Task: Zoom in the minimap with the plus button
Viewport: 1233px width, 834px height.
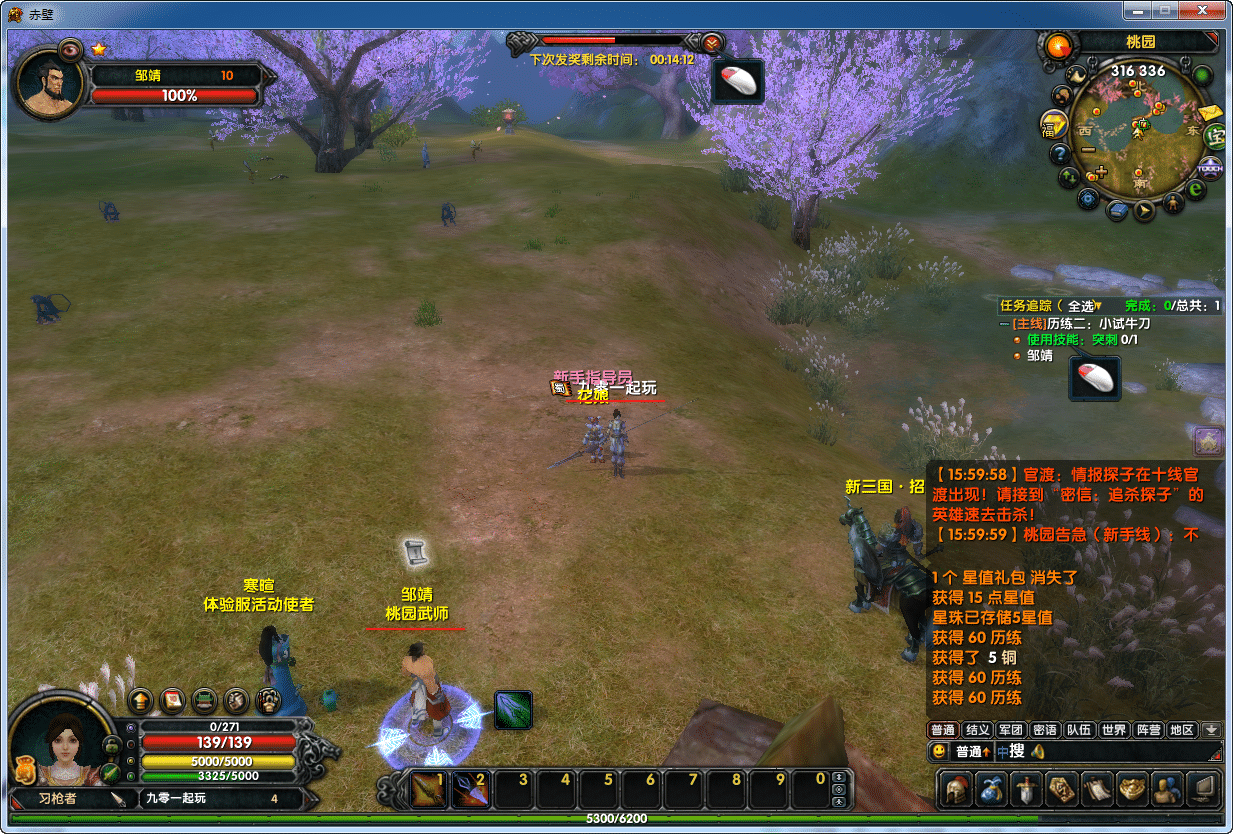Action: [1101, 171]
